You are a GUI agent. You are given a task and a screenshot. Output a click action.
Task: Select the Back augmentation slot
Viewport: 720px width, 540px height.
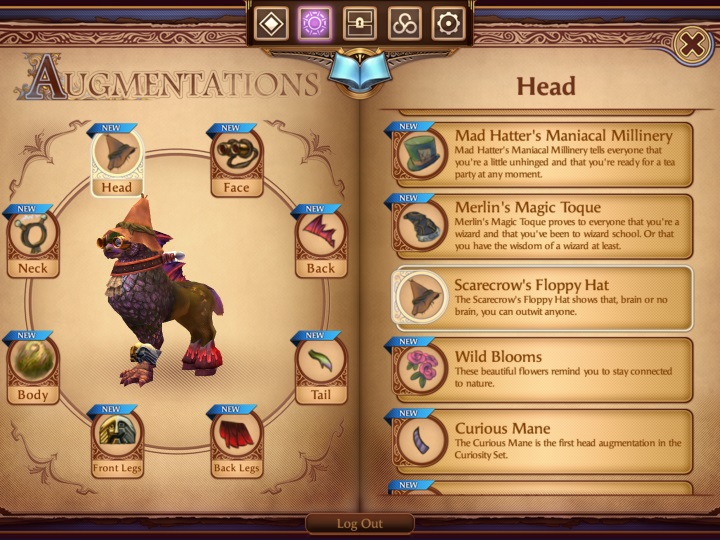(321, 240)
